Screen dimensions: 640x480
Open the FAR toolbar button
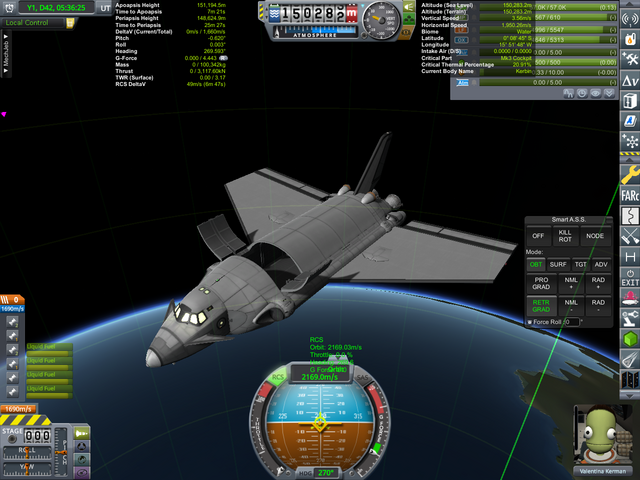click(x=630, y=196)
